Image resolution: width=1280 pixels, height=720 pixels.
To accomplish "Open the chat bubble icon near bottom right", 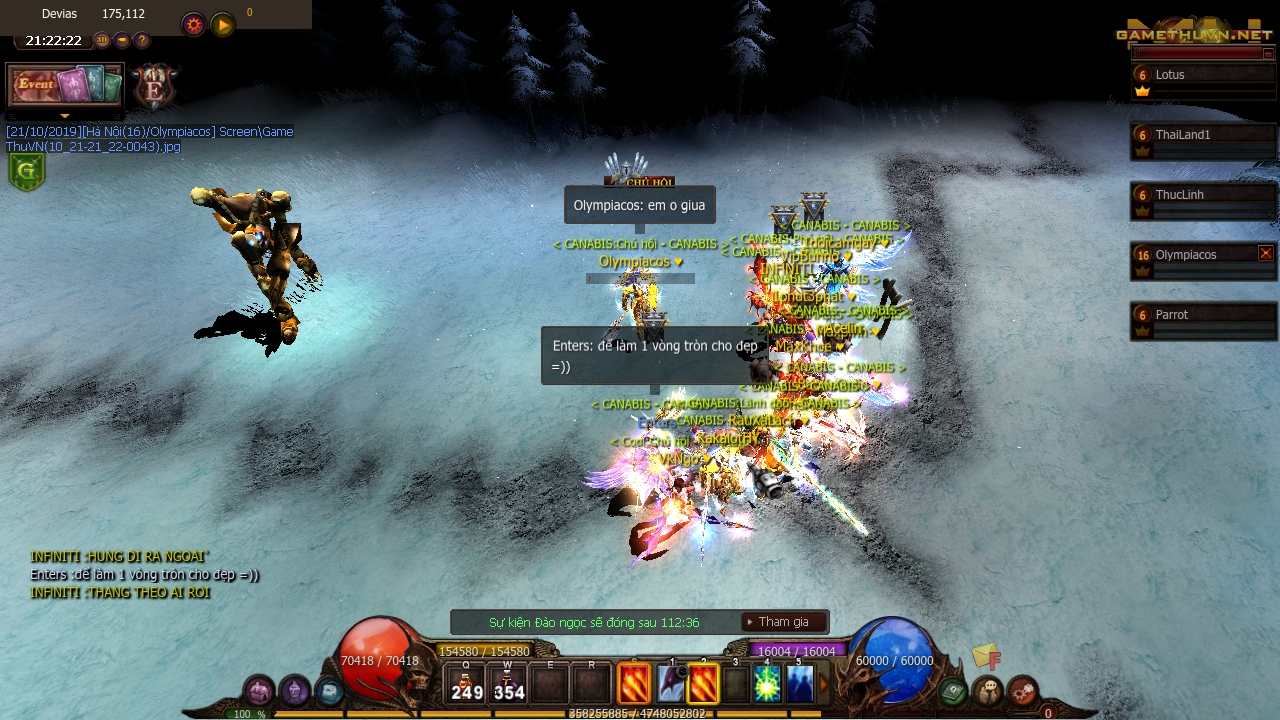I will [x=987, y=689].
